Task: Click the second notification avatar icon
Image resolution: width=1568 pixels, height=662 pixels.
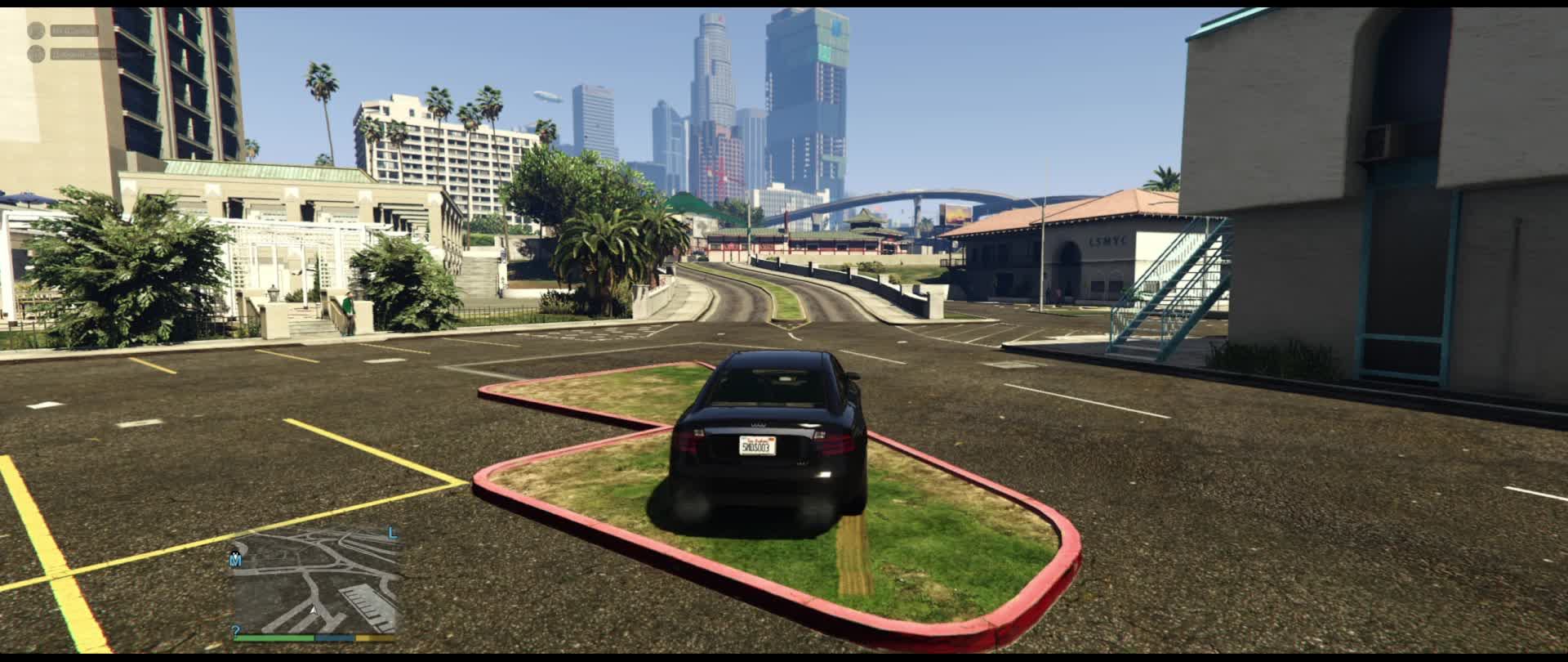Action: tap(35, 54)
